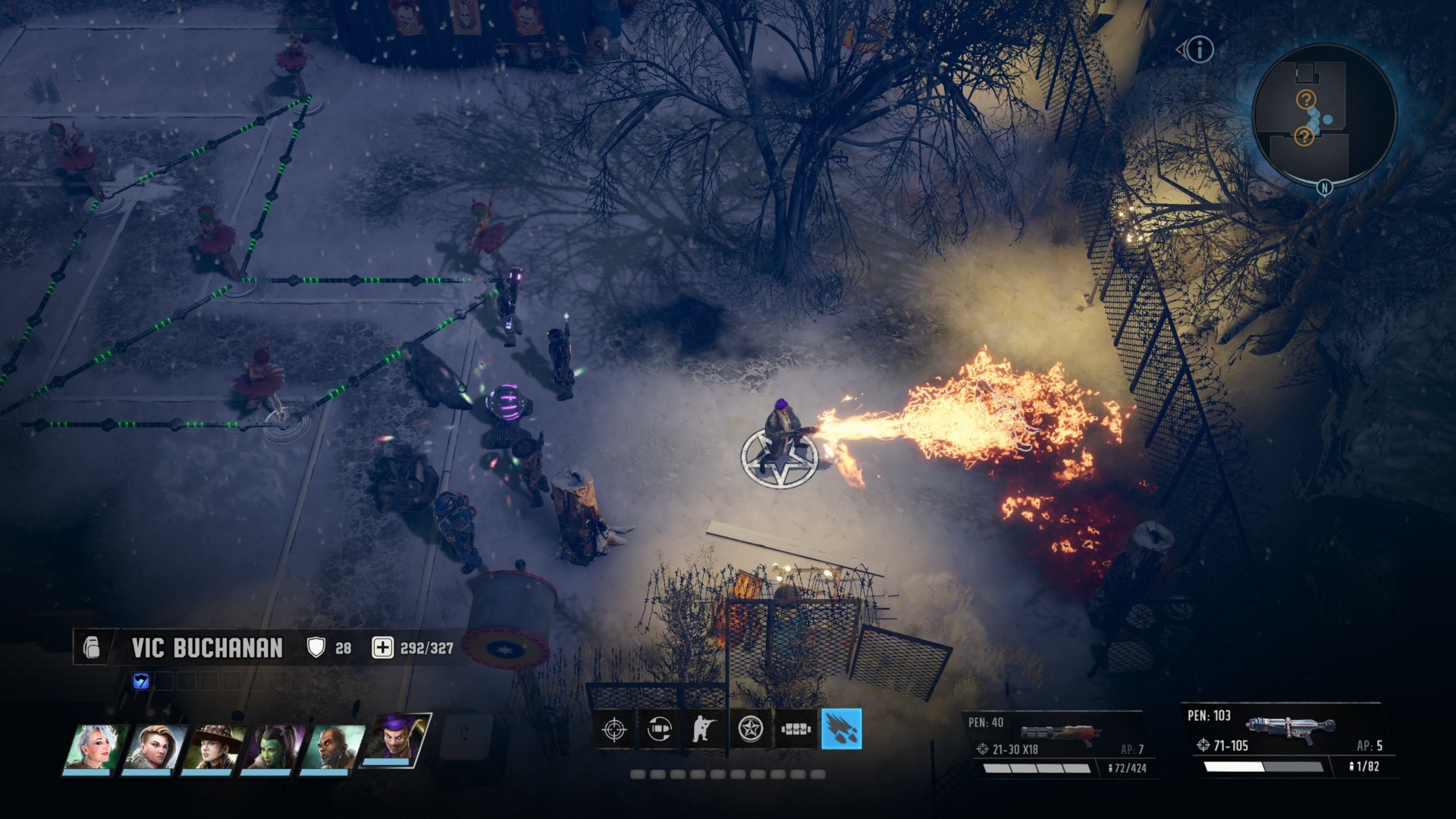Reload weapon with the bullet icon

(660, 730)
